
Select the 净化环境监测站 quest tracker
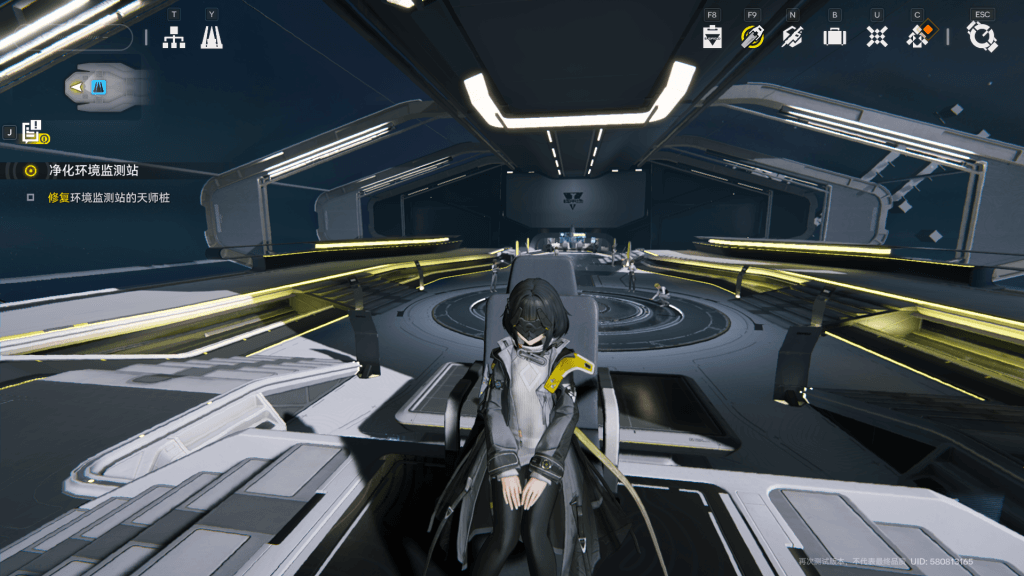[94, 171]
